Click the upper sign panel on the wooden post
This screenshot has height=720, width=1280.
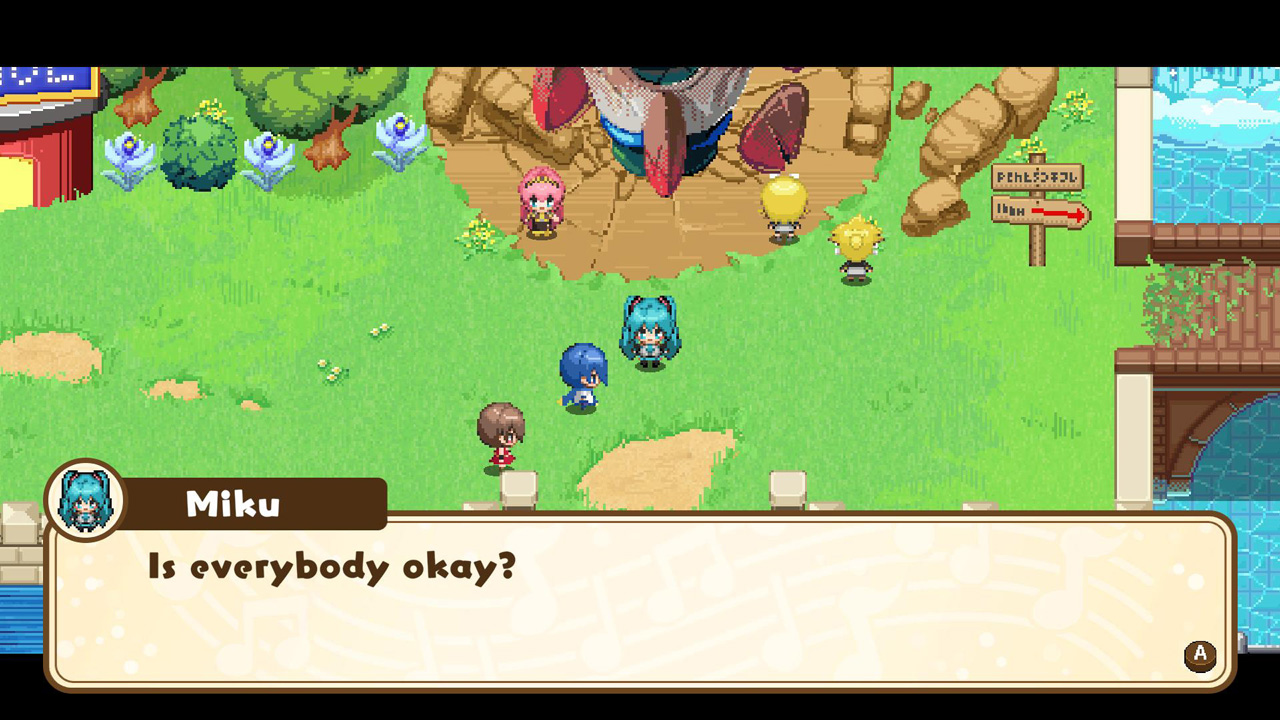point(1038,177)
